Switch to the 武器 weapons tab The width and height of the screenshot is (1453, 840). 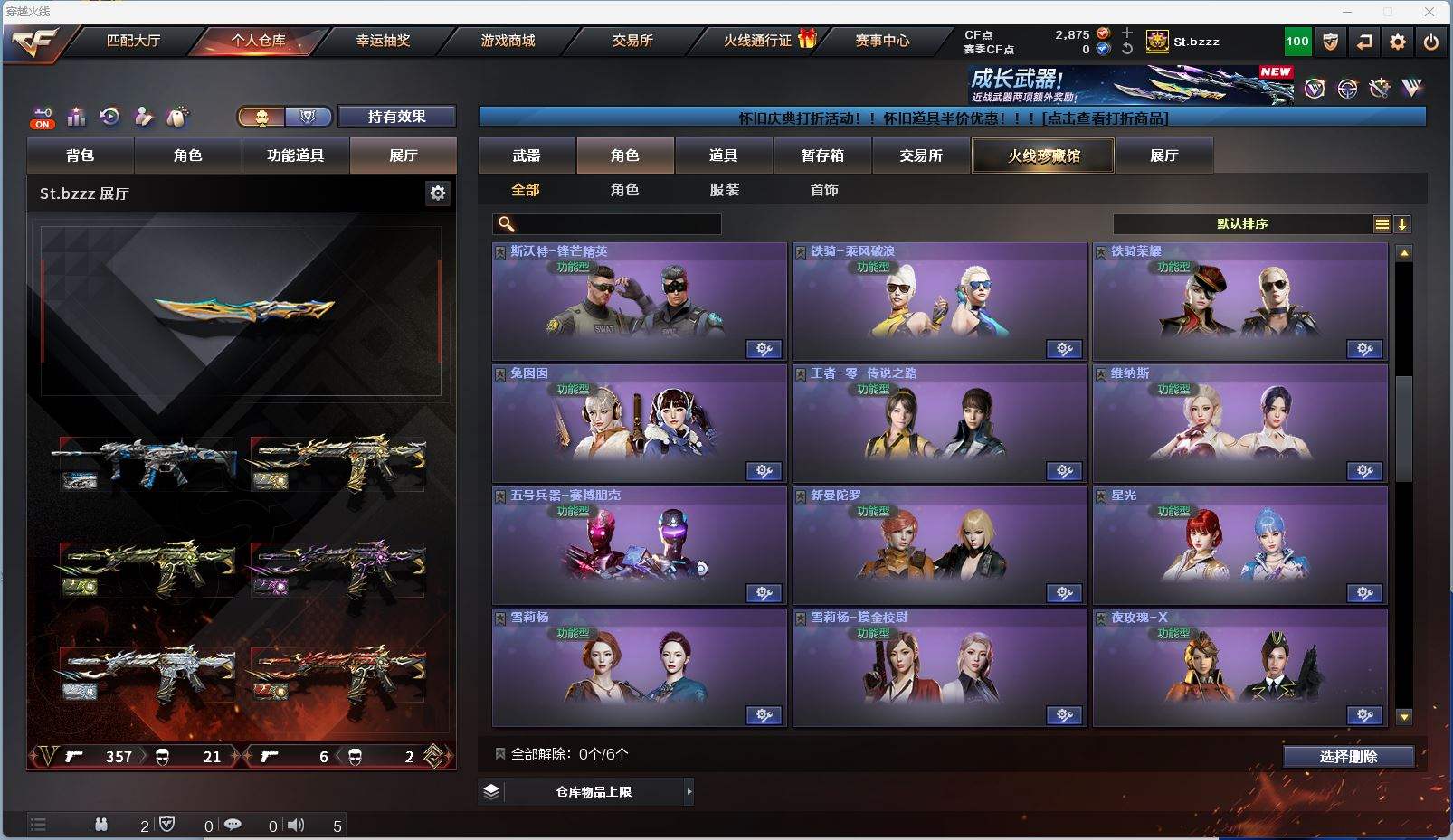(527, 156)
